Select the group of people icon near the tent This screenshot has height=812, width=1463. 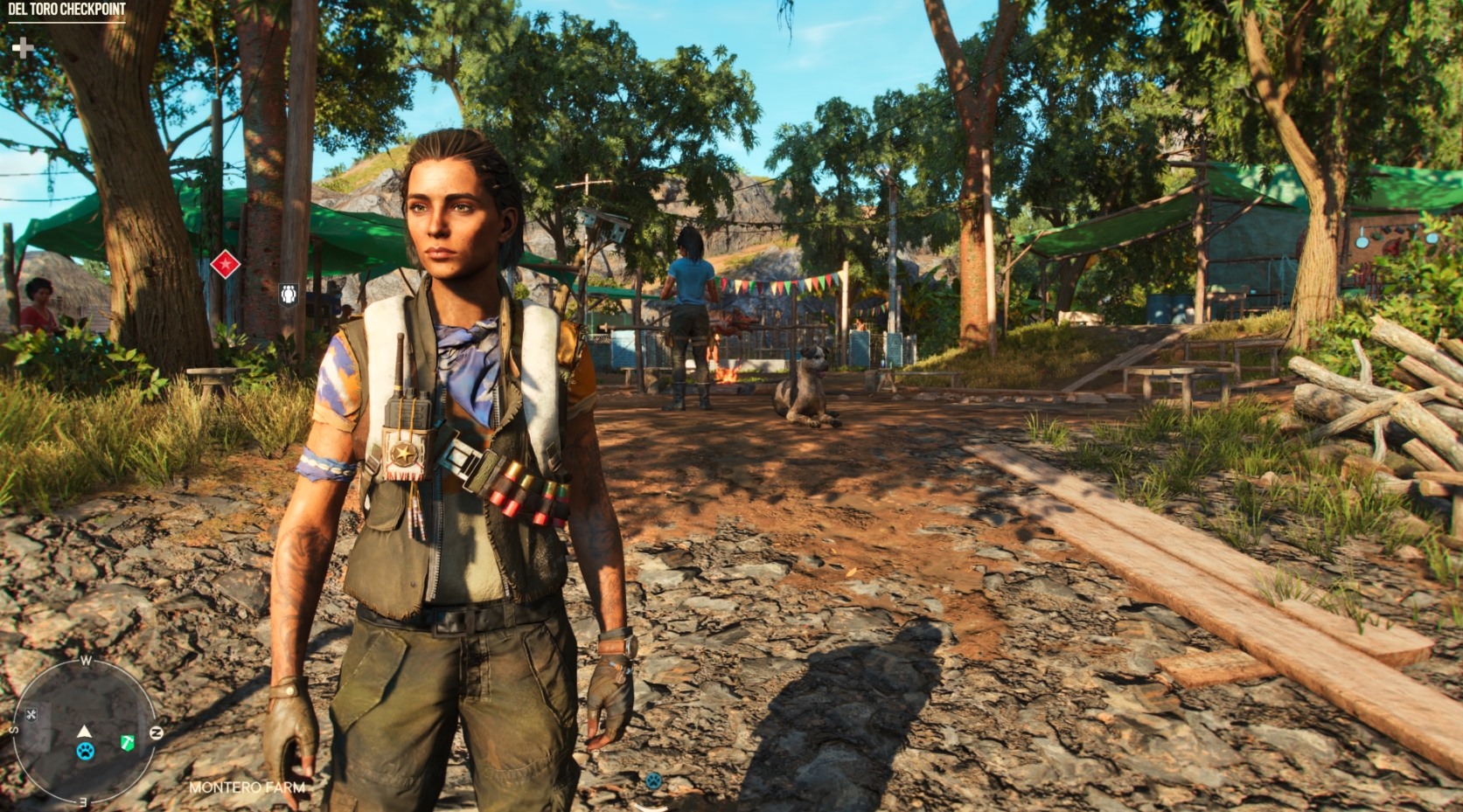(x=289, y=295)
